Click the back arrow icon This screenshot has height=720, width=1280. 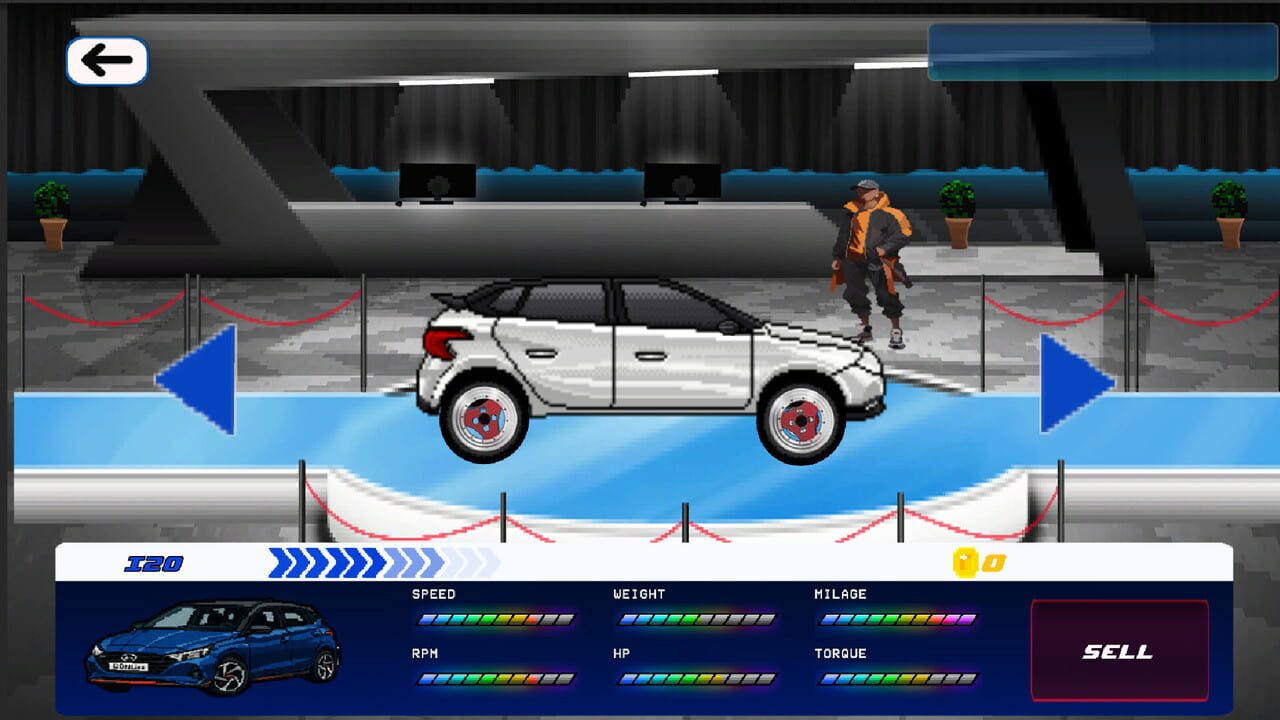coord(107,60)
